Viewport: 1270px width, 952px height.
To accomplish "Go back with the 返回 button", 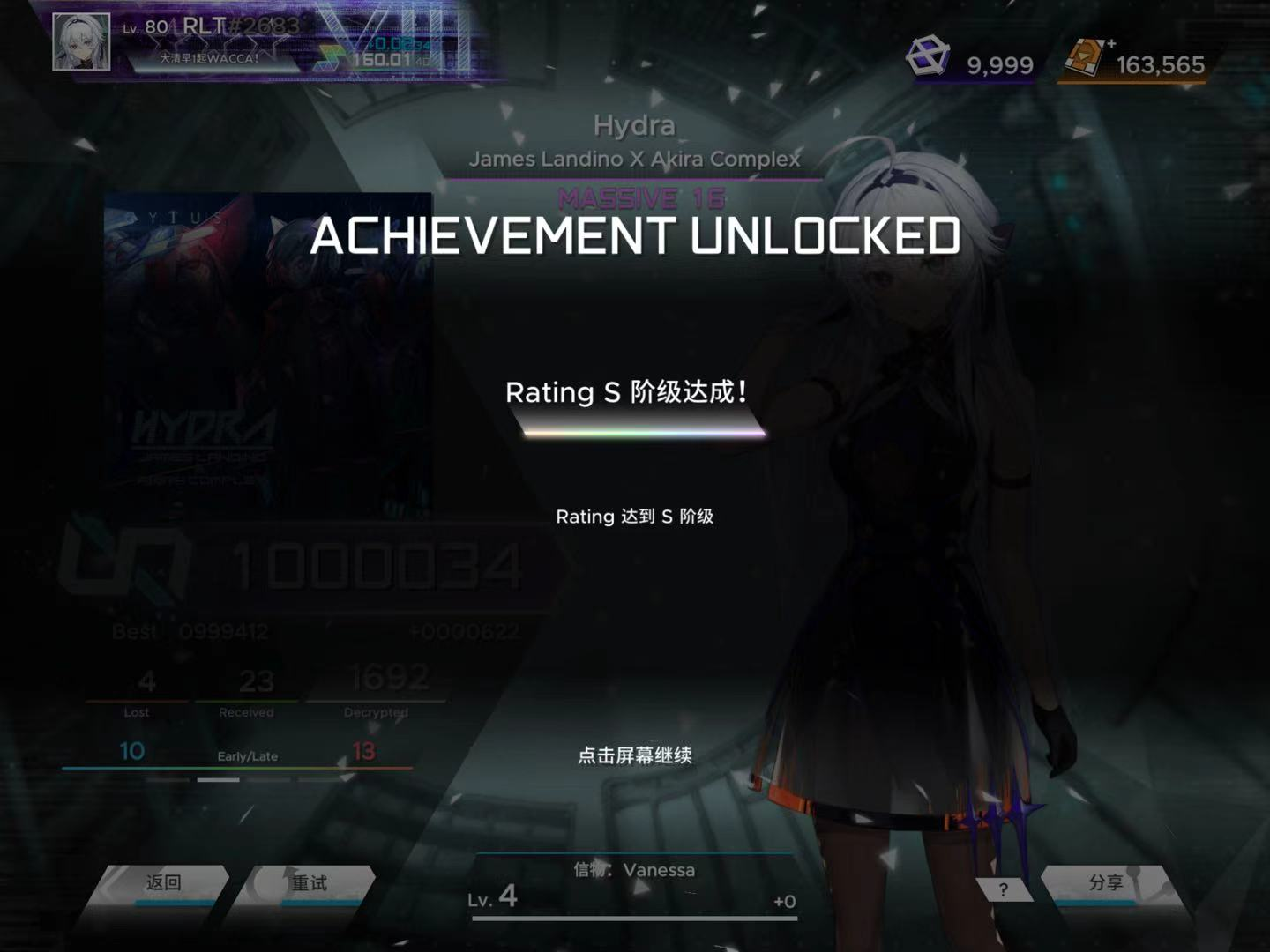I will click(163, 884).
